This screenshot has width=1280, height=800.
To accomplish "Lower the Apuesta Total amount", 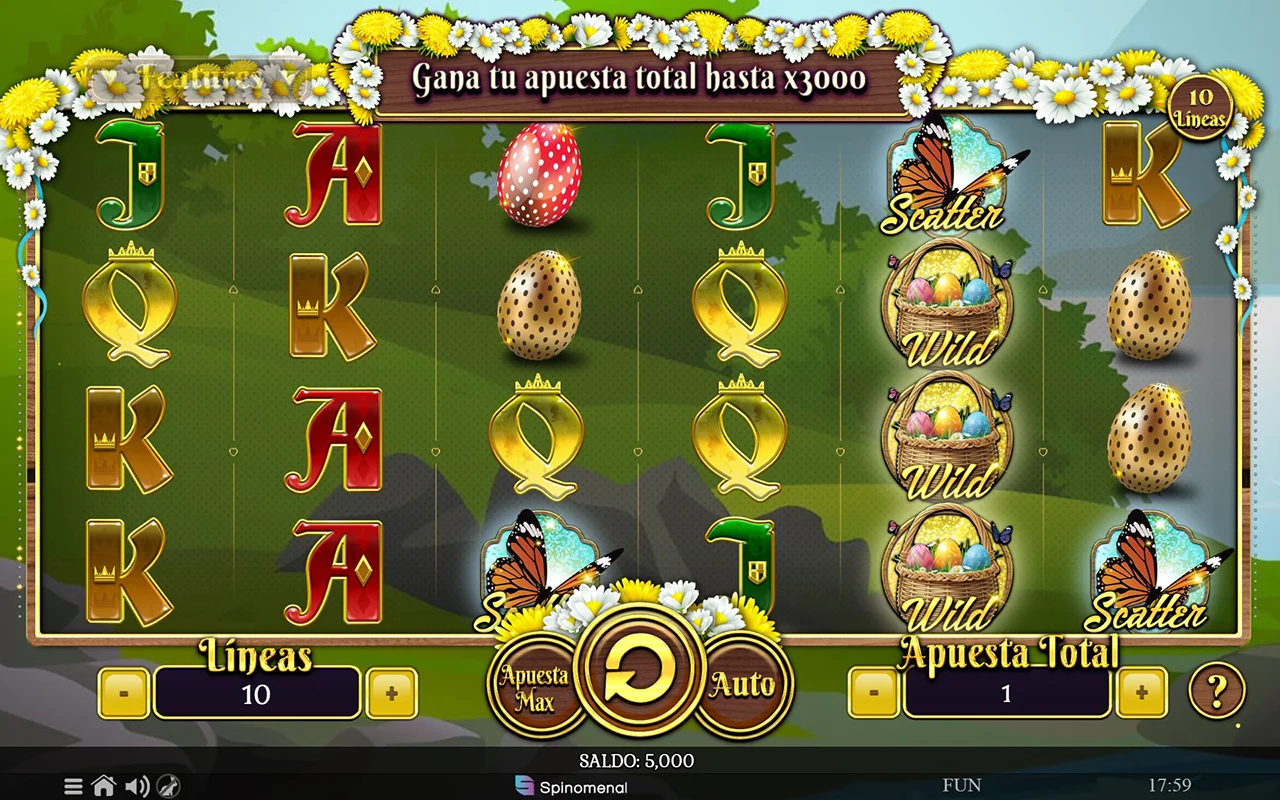I will pos(874,693).
